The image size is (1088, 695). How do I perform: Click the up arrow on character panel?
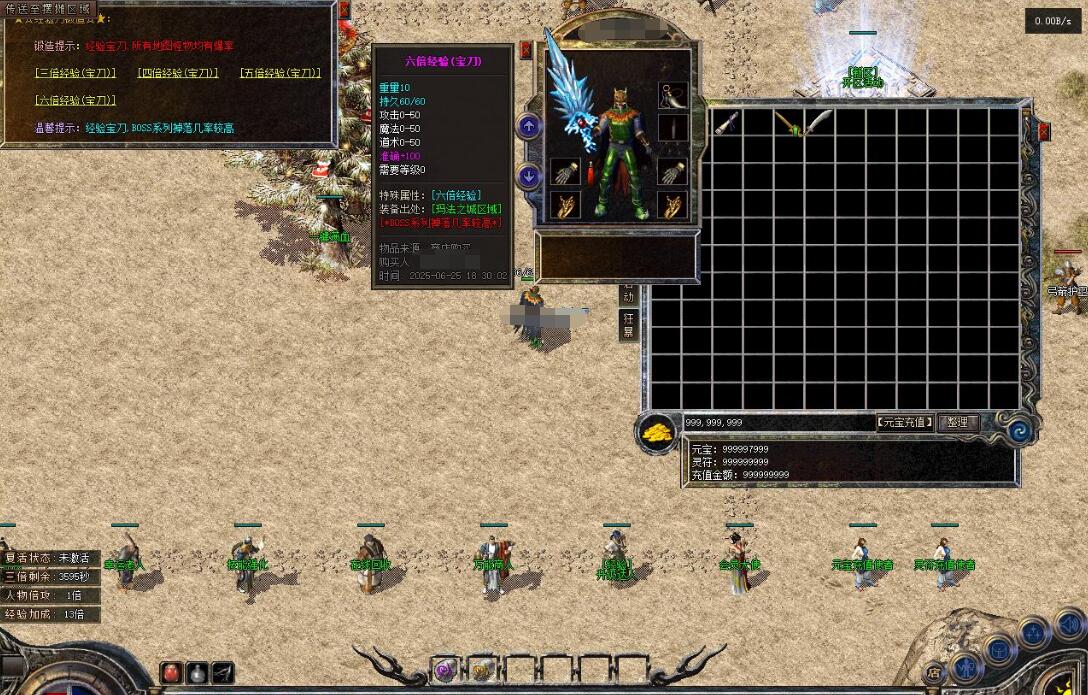point(529,126)
